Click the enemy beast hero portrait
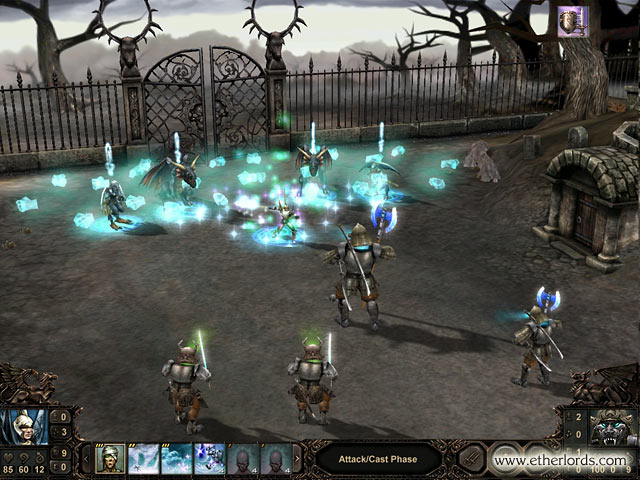 click(x=615, y=428)
